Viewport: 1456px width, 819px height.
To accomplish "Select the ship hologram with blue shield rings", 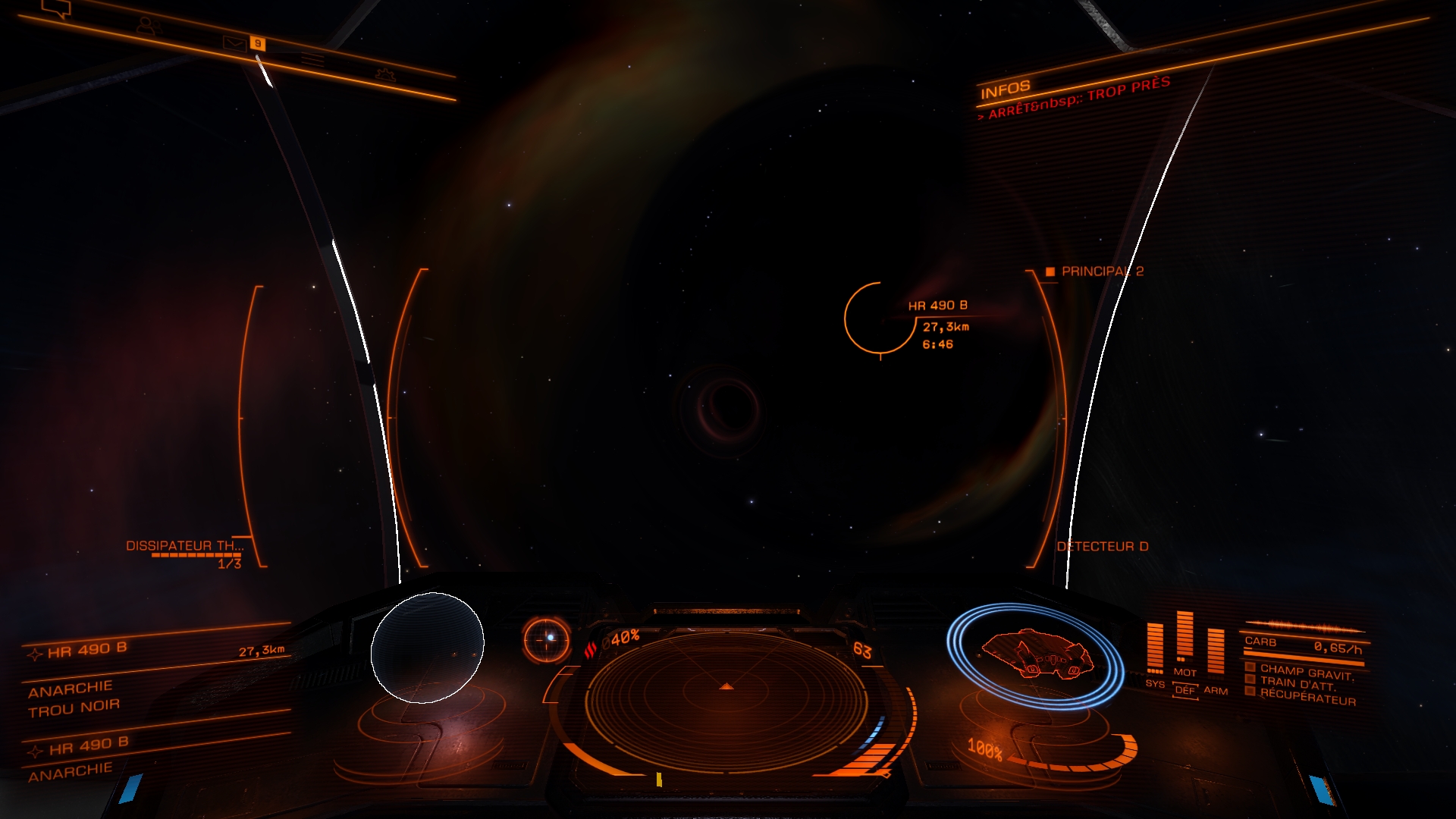I will pos(1036,654).
